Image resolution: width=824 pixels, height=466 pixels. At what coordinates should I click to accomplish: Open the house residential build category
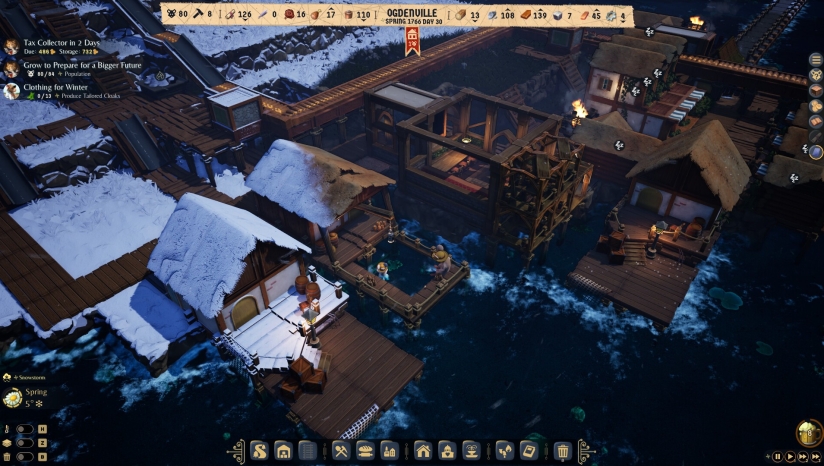coord(423,451)
